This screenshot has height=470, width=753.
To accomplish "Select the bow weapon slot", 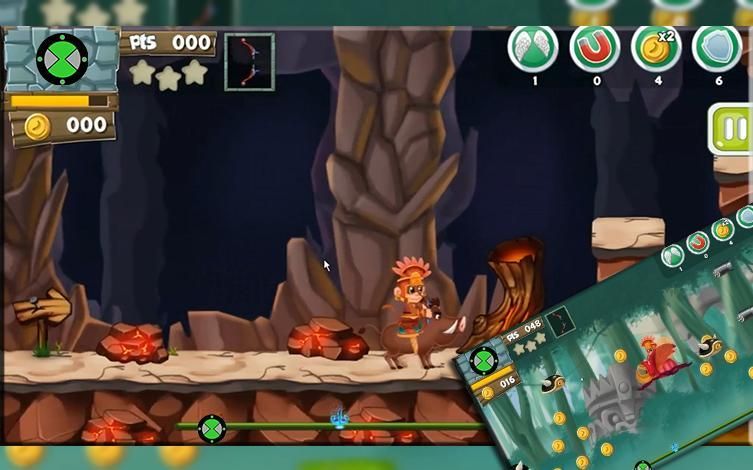I will (249, 62).
